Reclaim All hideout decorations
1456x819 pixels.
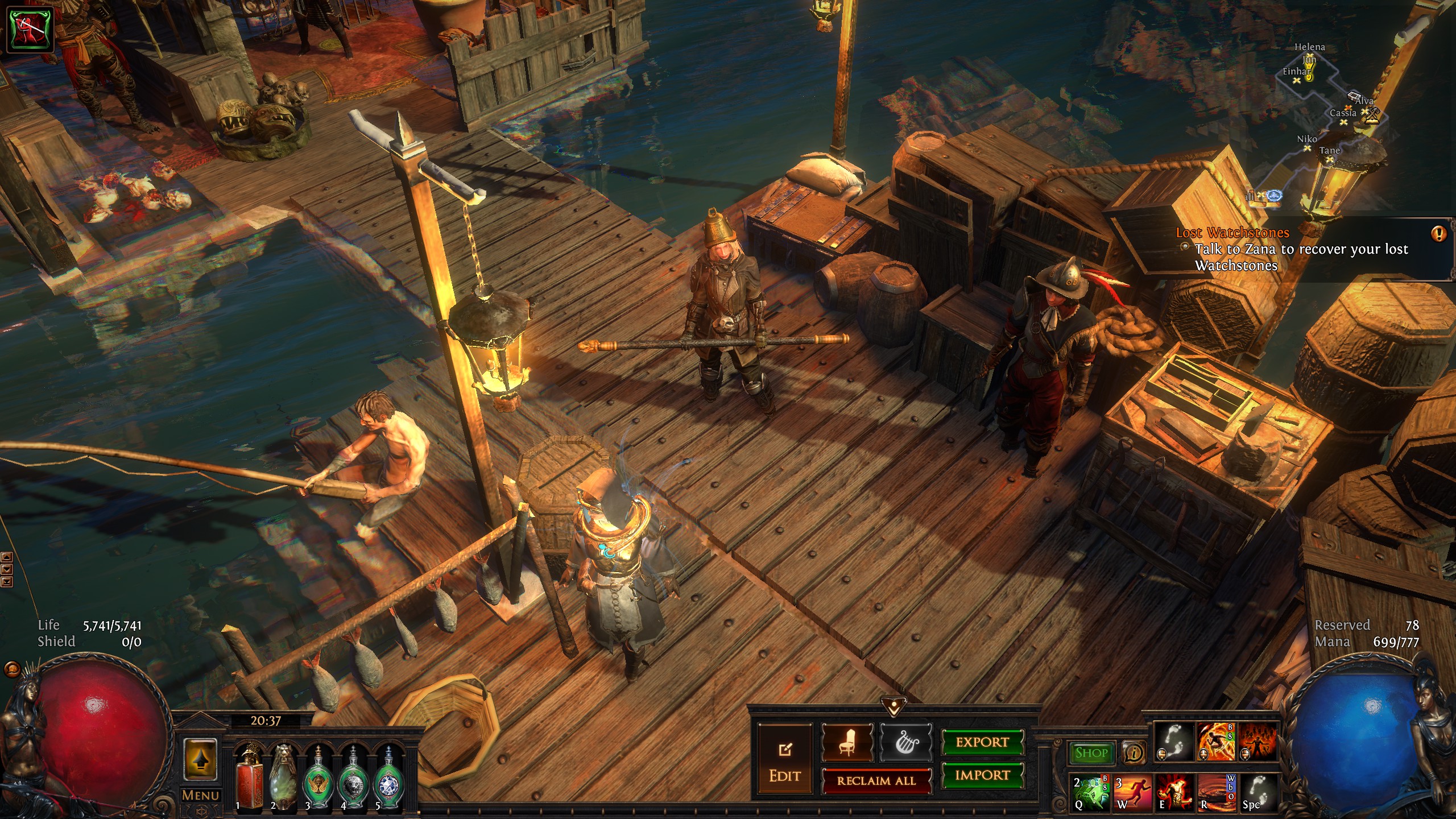876,781
